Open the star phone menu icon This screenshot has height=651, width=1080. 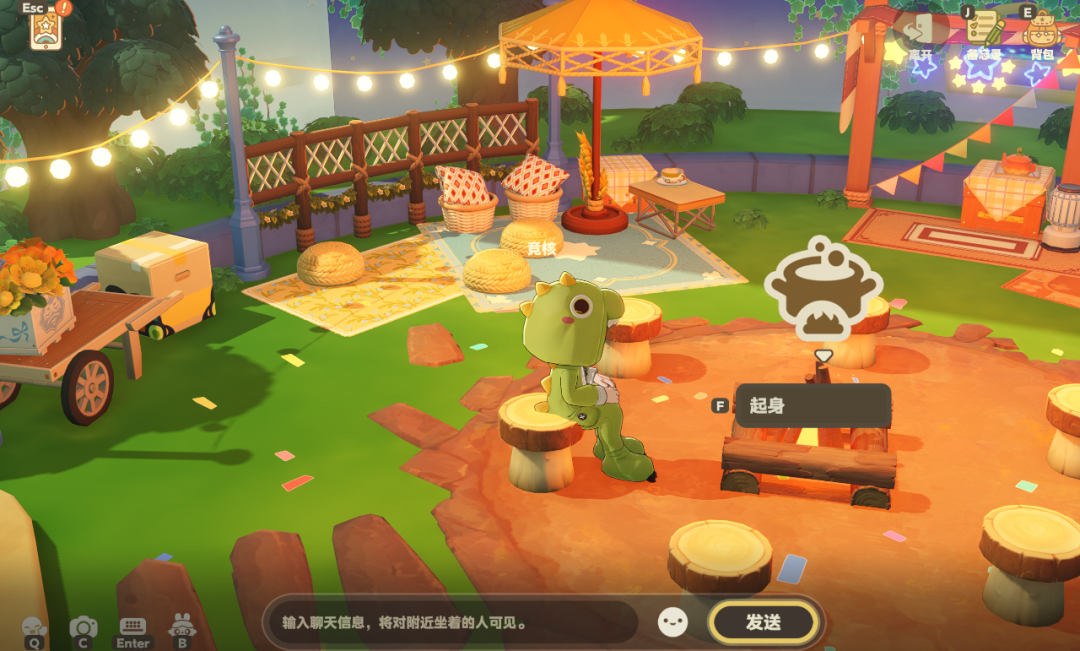coord(46,30)
